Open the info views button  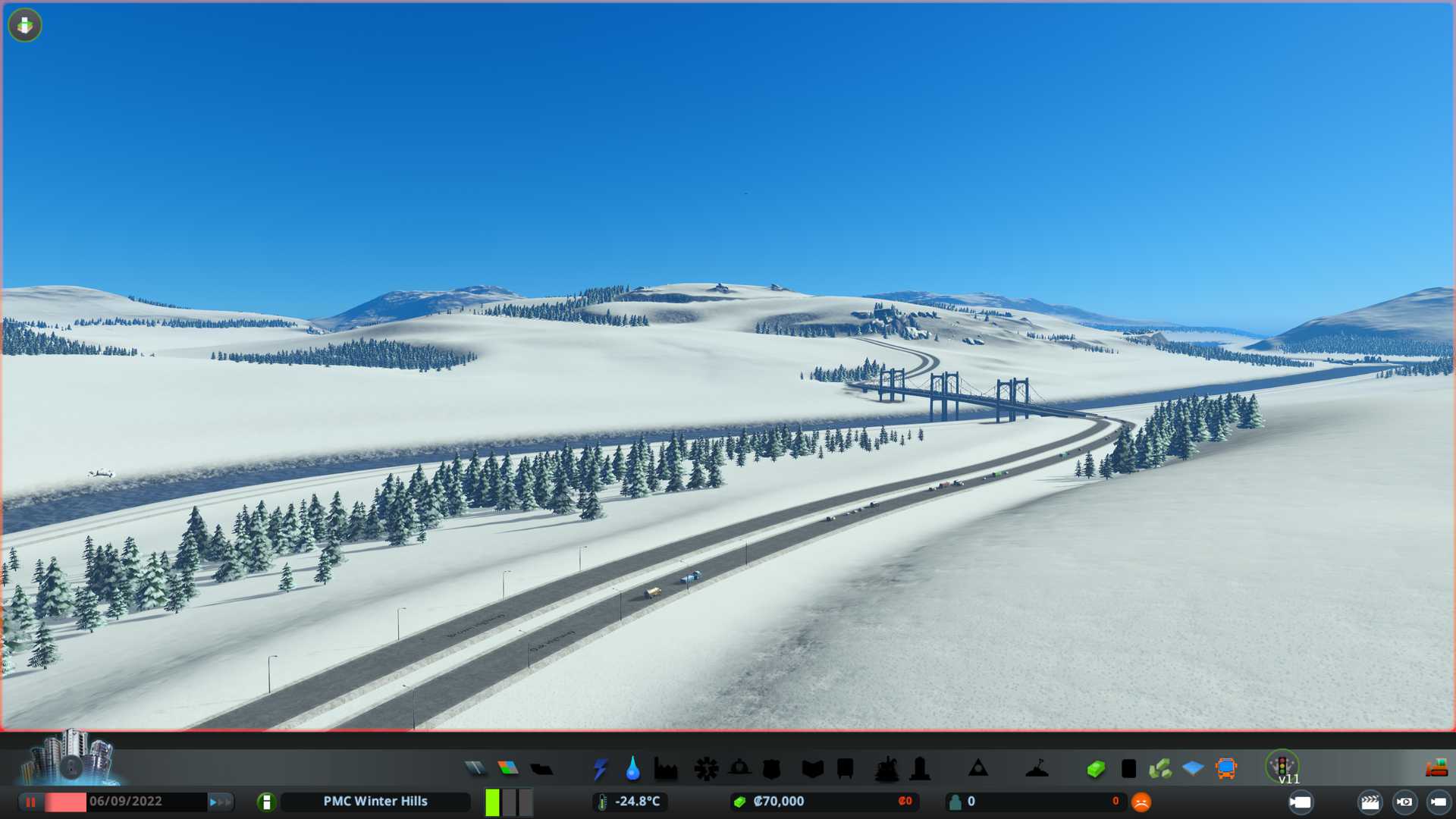point(25,25)
